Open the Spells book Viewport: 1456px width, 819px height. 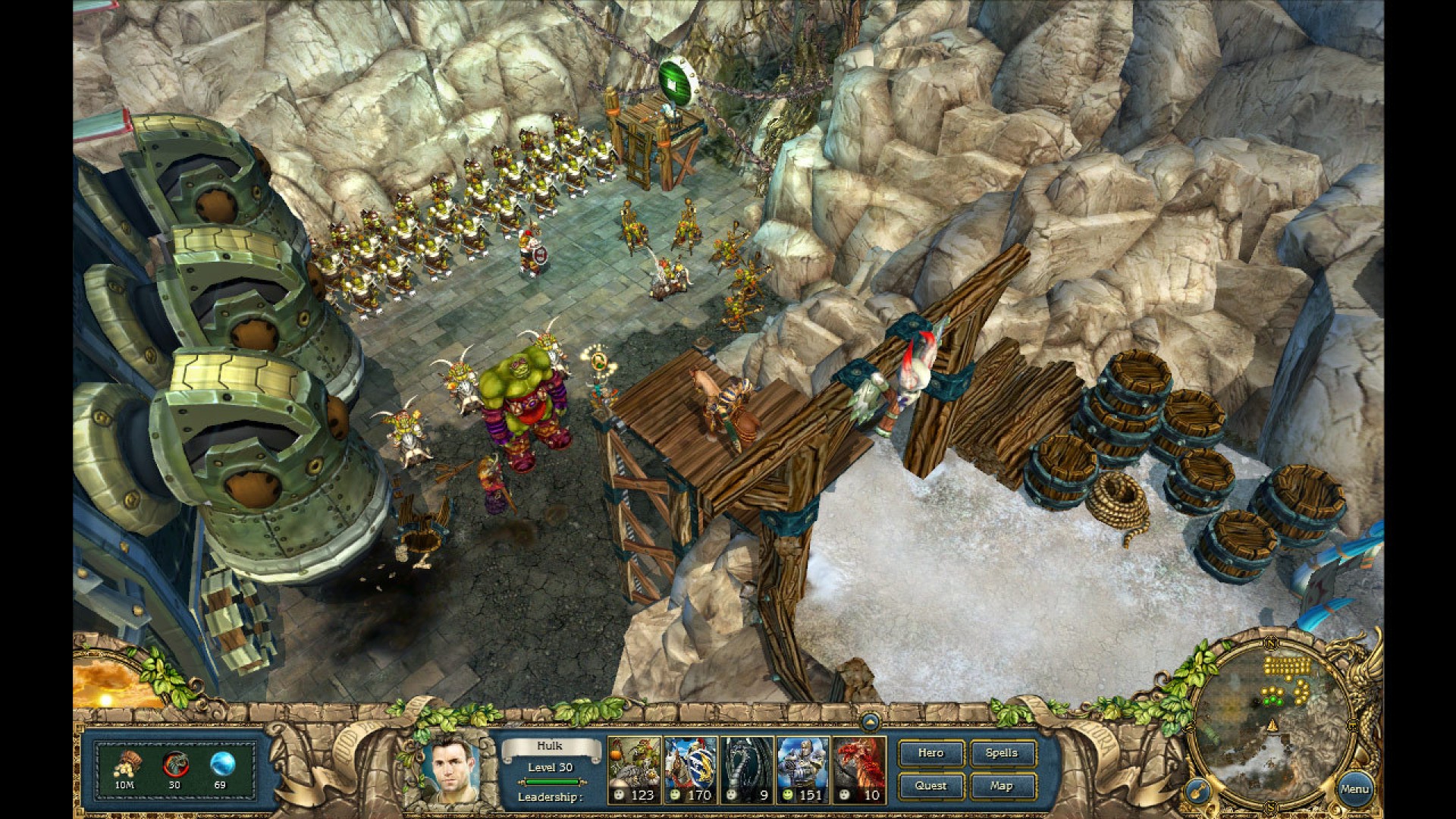[1001, 753]
